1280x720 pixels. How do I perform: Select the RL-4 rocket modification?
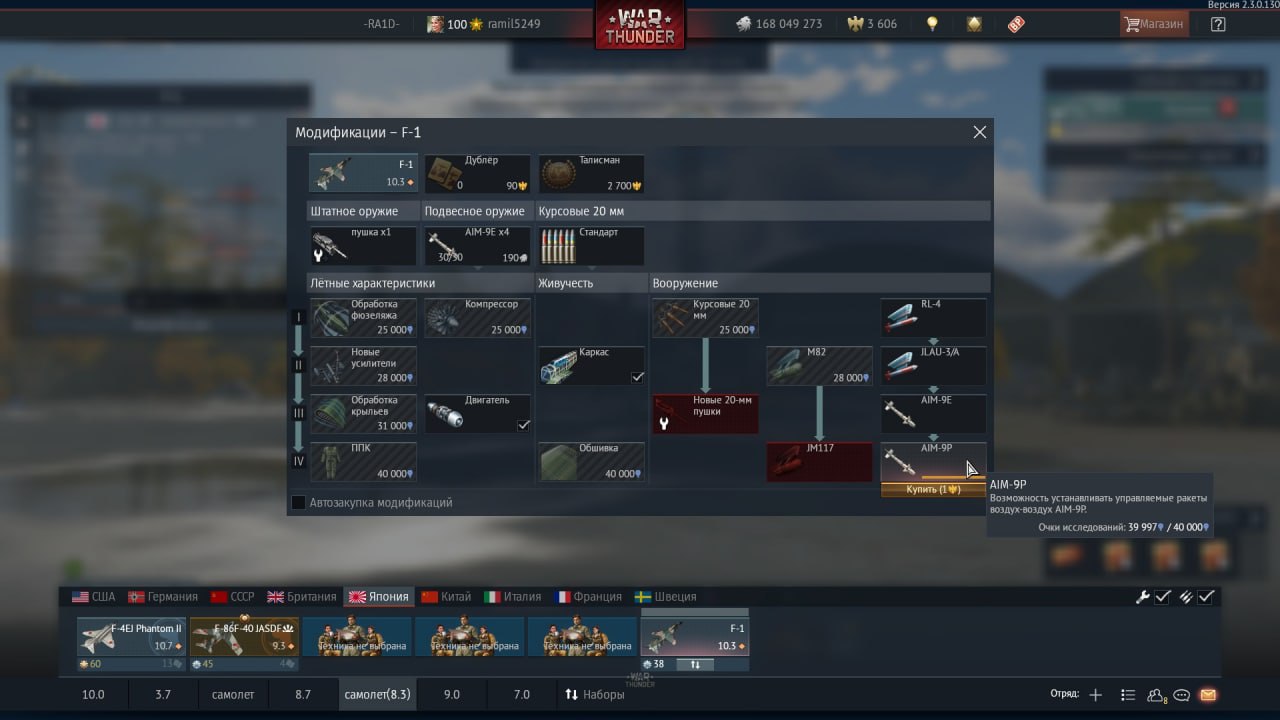pos(933,317)
